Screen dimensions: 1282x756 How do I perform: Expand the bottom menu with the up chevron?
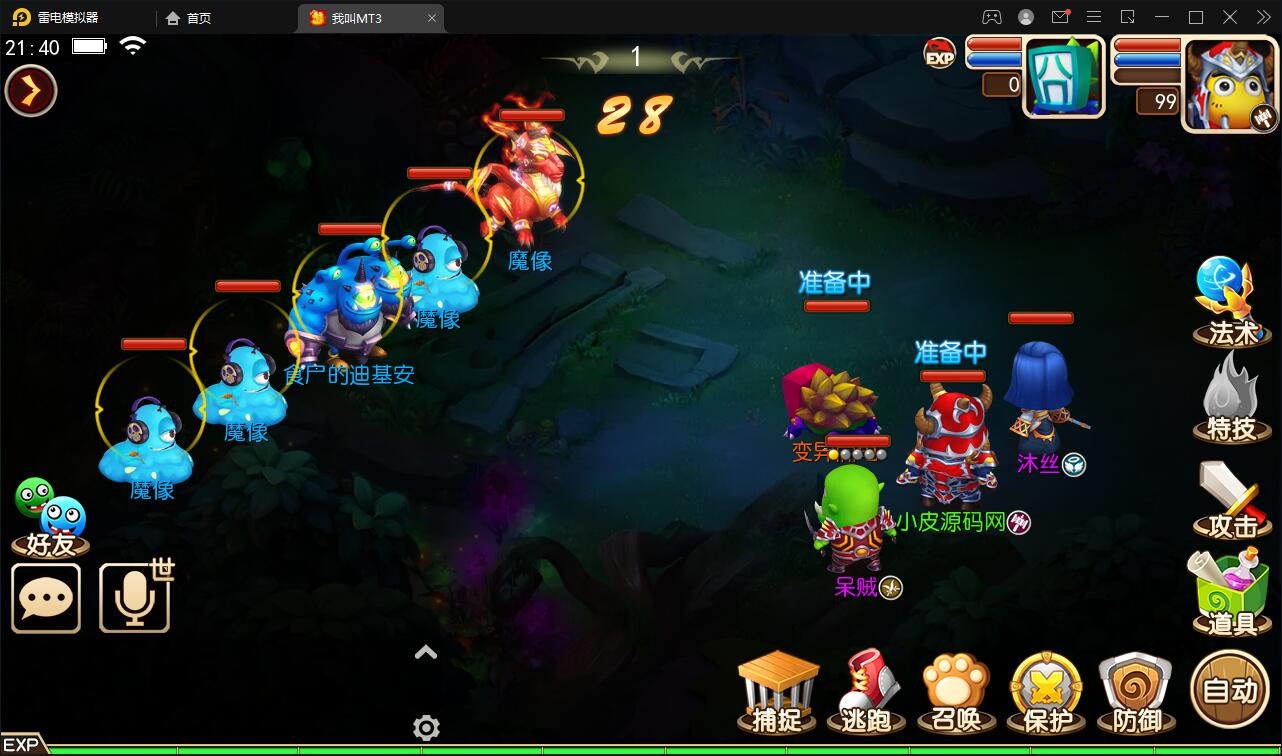pyautogui.click(x=426, y=652)
